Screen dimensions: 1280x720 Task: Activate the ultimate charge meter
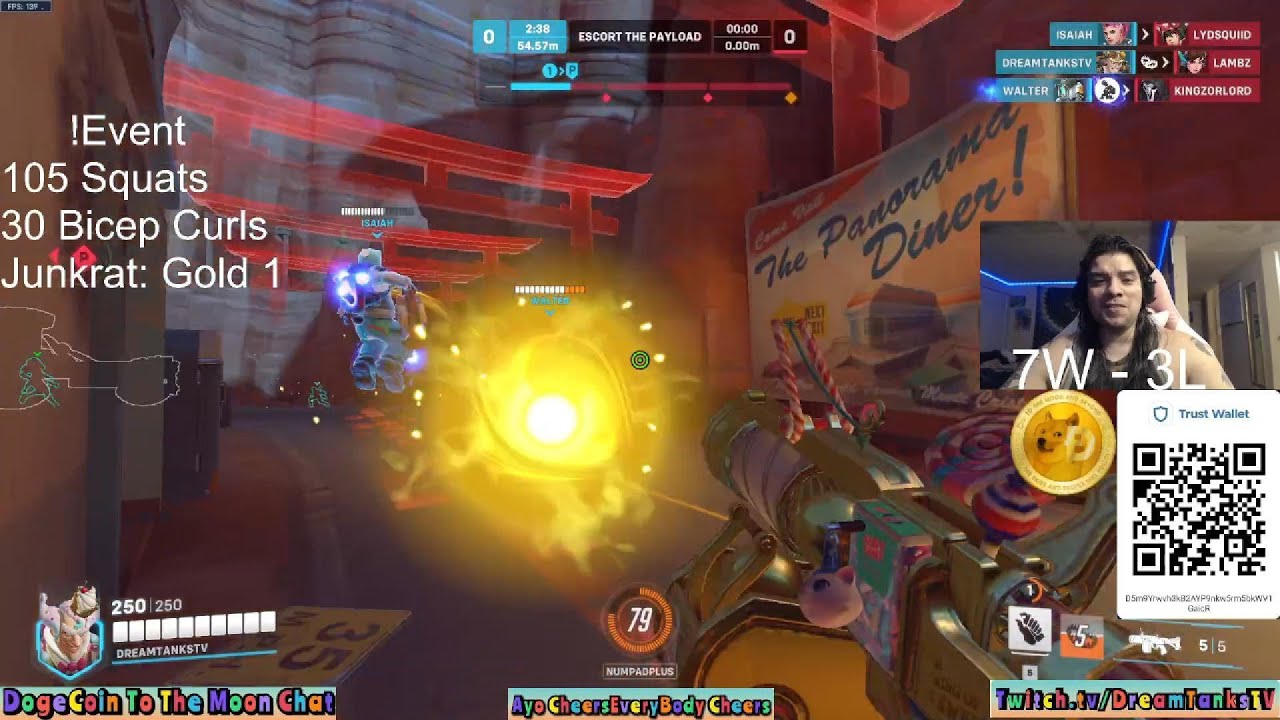tap(639, 622)
